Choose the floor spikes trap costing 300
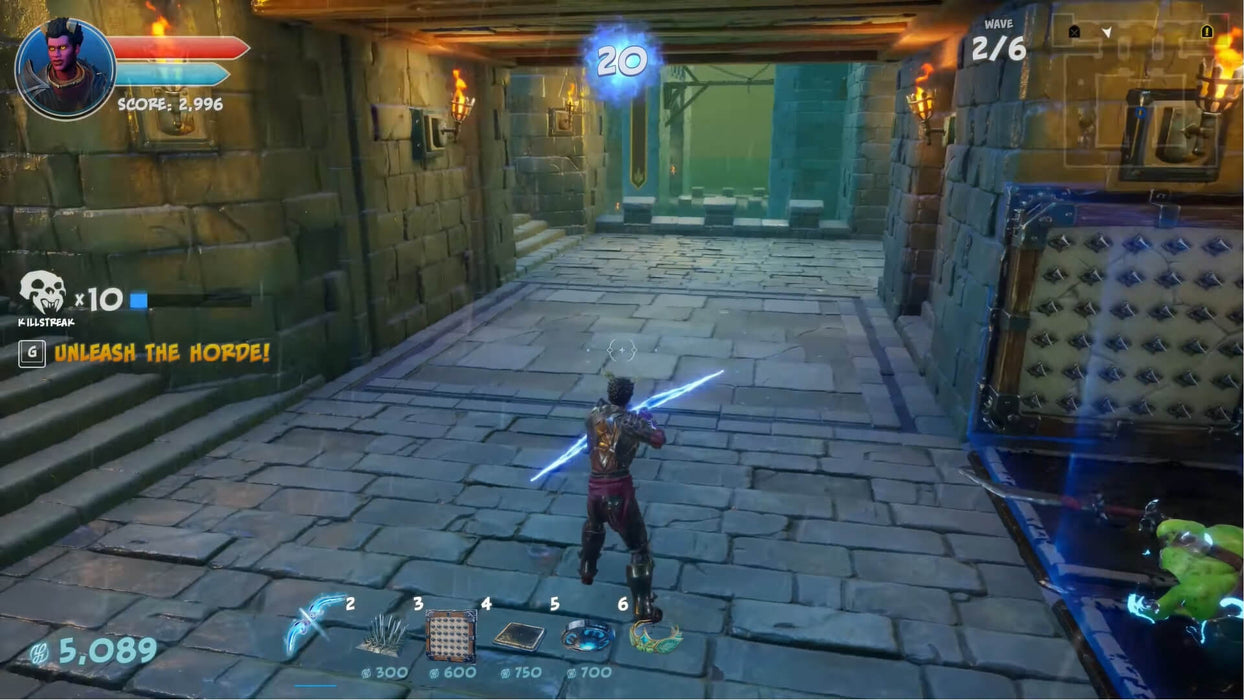 [382, 634]
